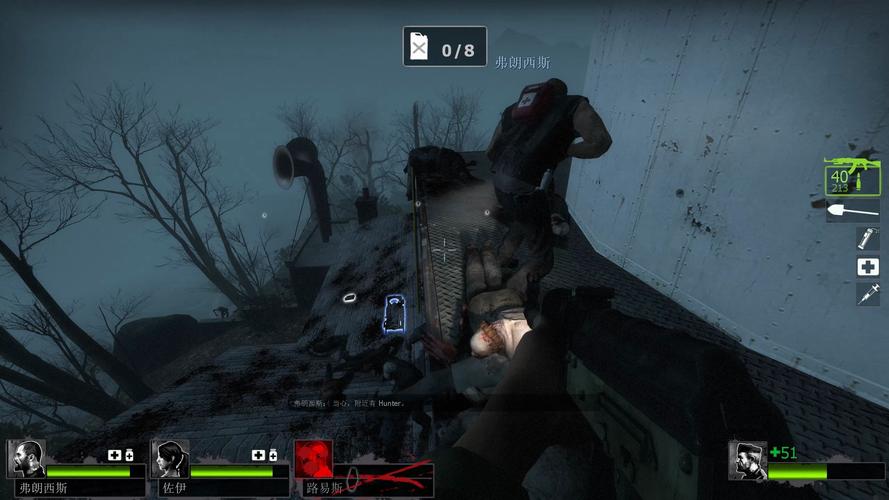This screenshot has height=500, width=889.
Task: Equip the pipe bomb throwable slot
Action: click(x=866, y=239)
